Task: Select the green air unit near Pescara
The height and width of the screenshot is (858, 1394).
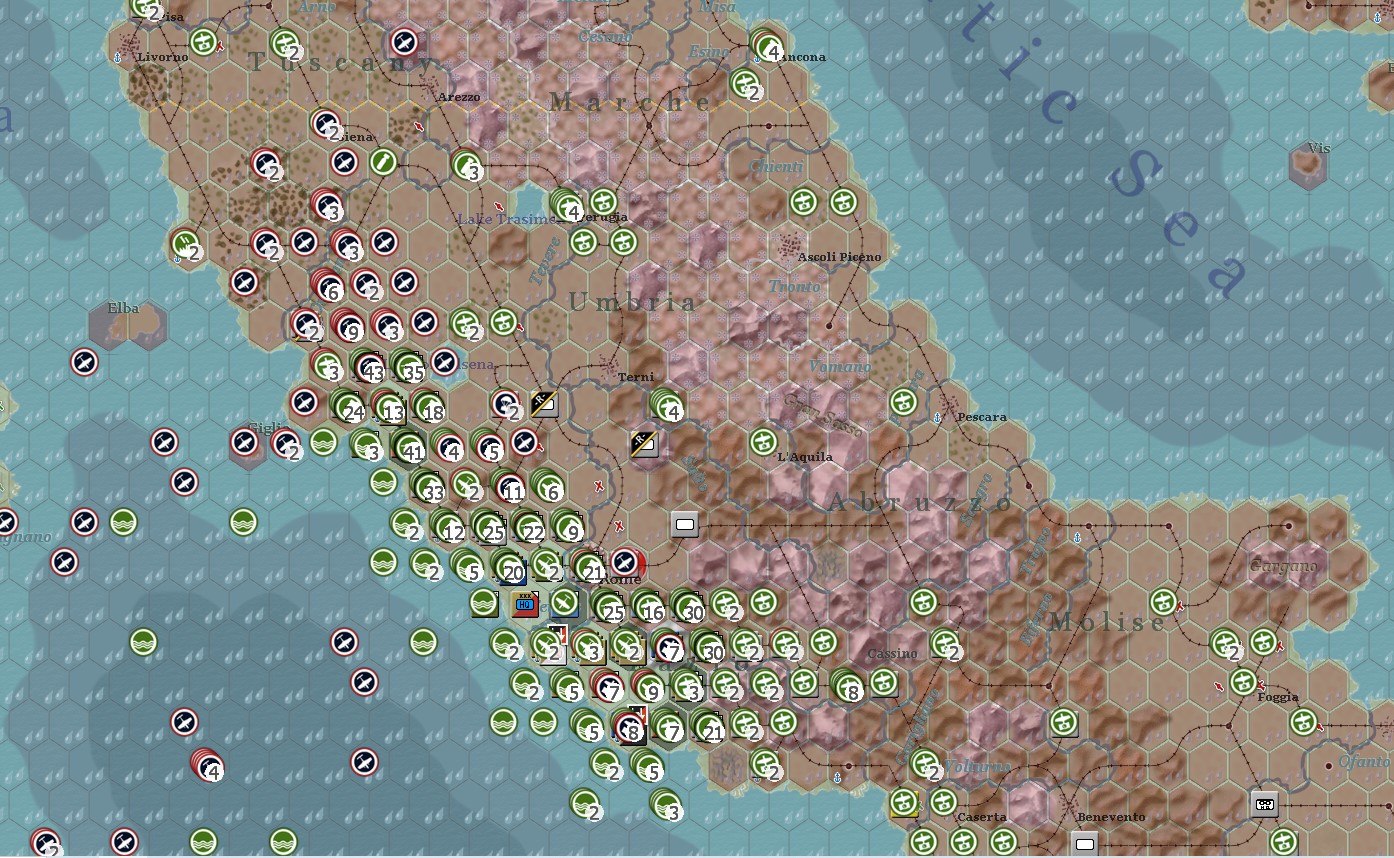Action: (904, 400)
